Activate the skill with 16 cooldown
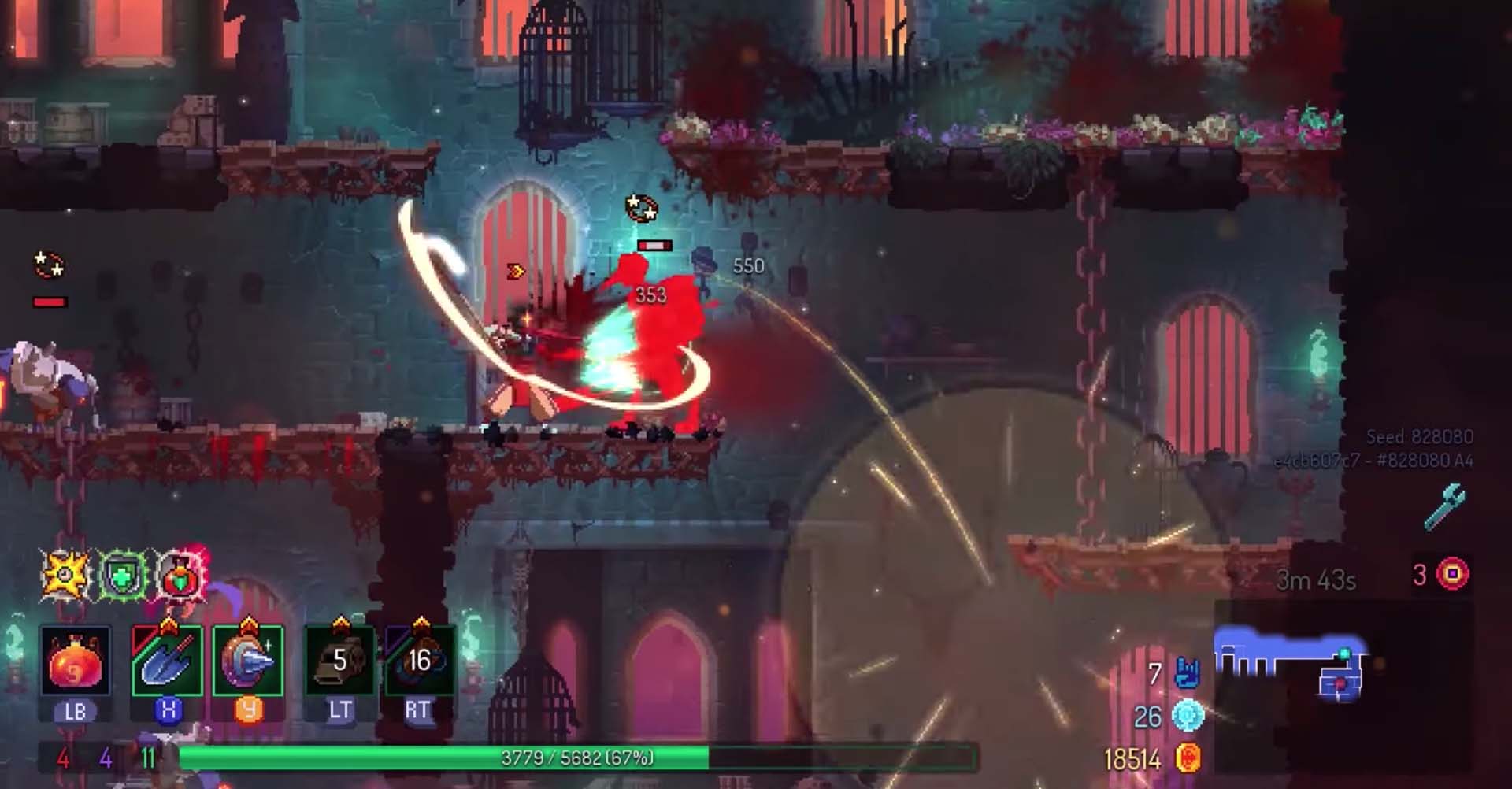The height and width of the screenshot is (789, 1512). (419, 661)
